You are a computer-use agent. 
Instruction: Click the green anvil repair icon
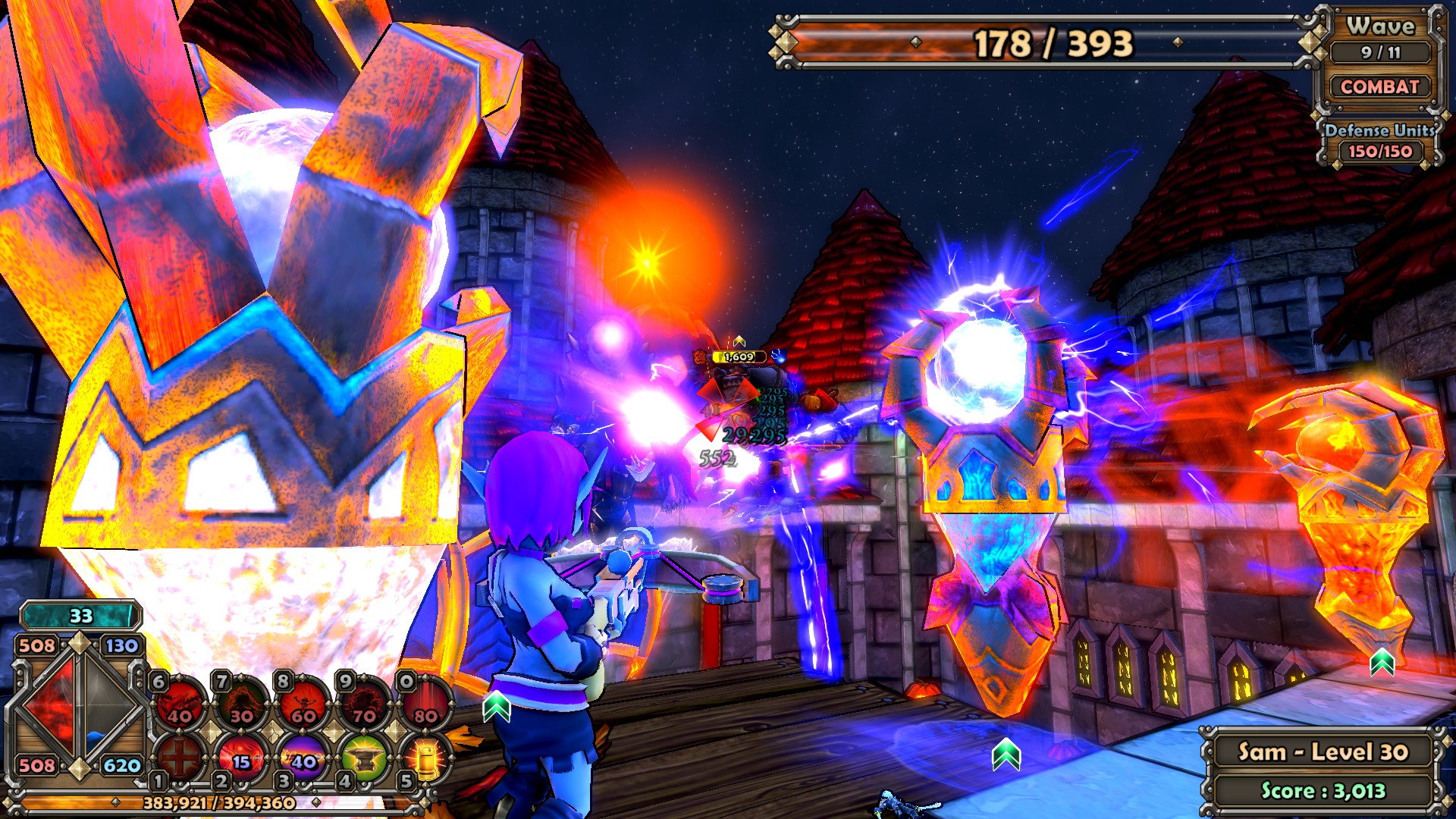(x=365, y=756)
